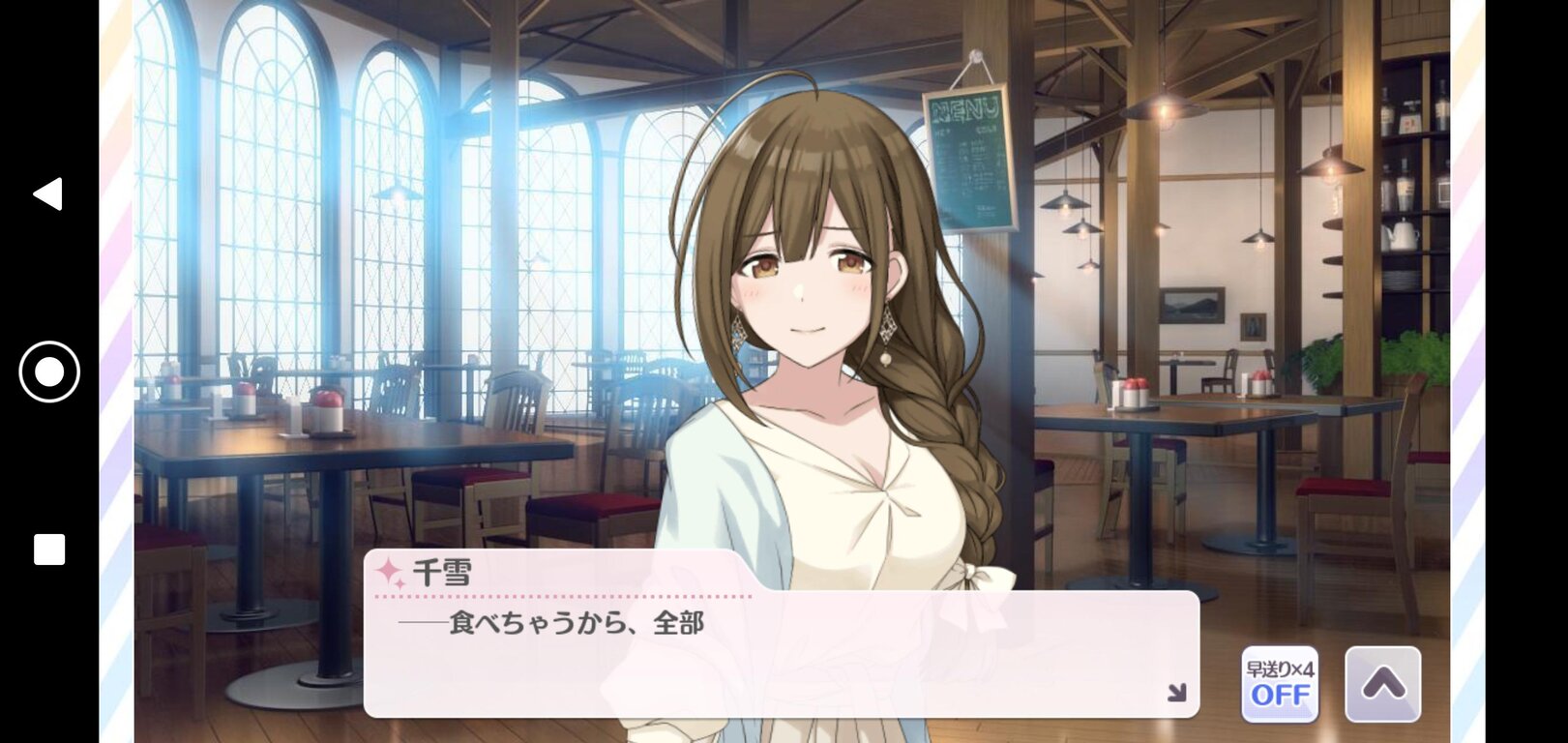Tap the back arrow icon on the left edge

[x=46, y=195]
